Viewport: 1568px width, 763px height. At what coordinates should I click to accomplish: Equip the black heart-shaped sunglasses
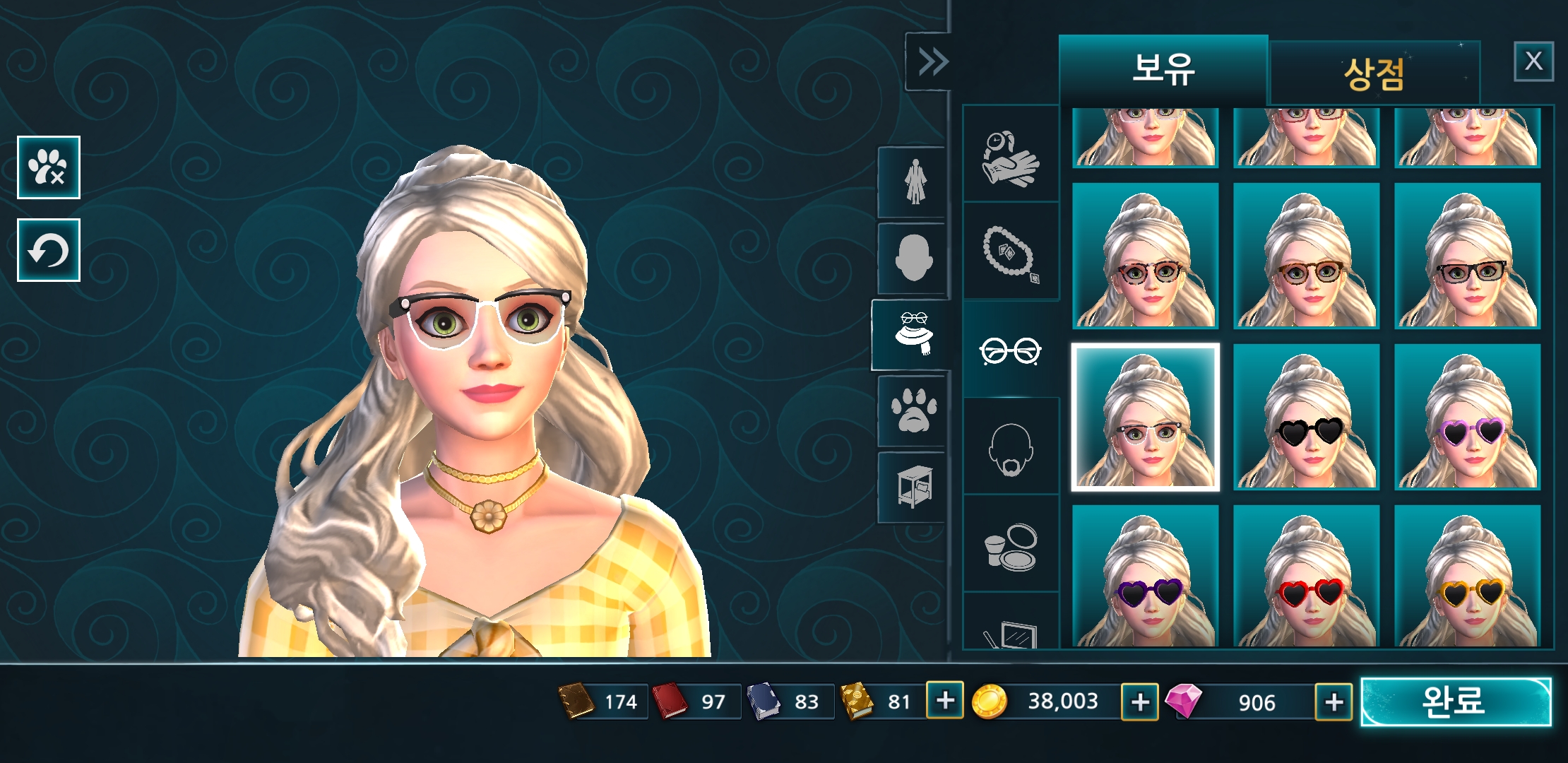tap(1306, 417)
